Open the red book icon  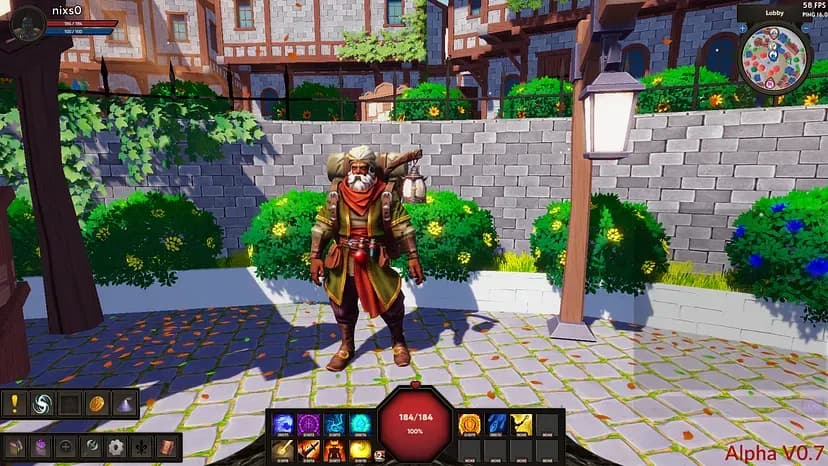167,447
